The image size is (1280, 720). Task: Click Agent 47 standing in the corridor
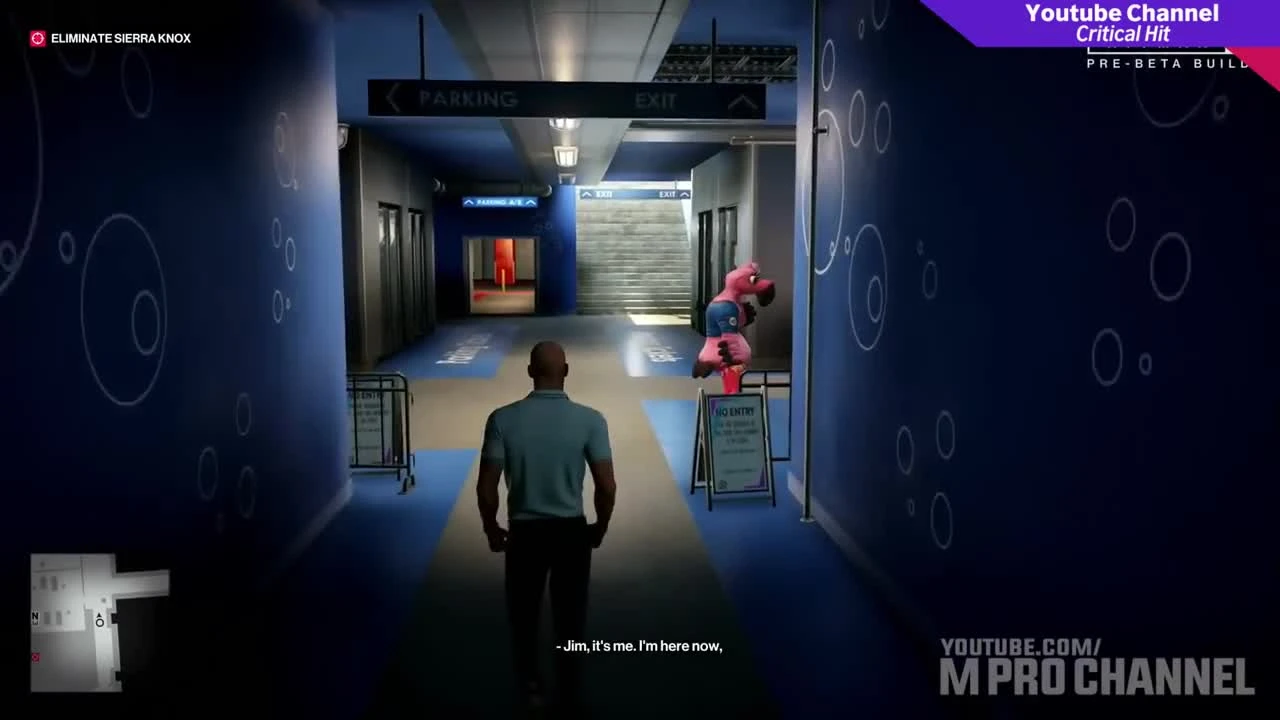pyautogui.click(x=548, y=450)
